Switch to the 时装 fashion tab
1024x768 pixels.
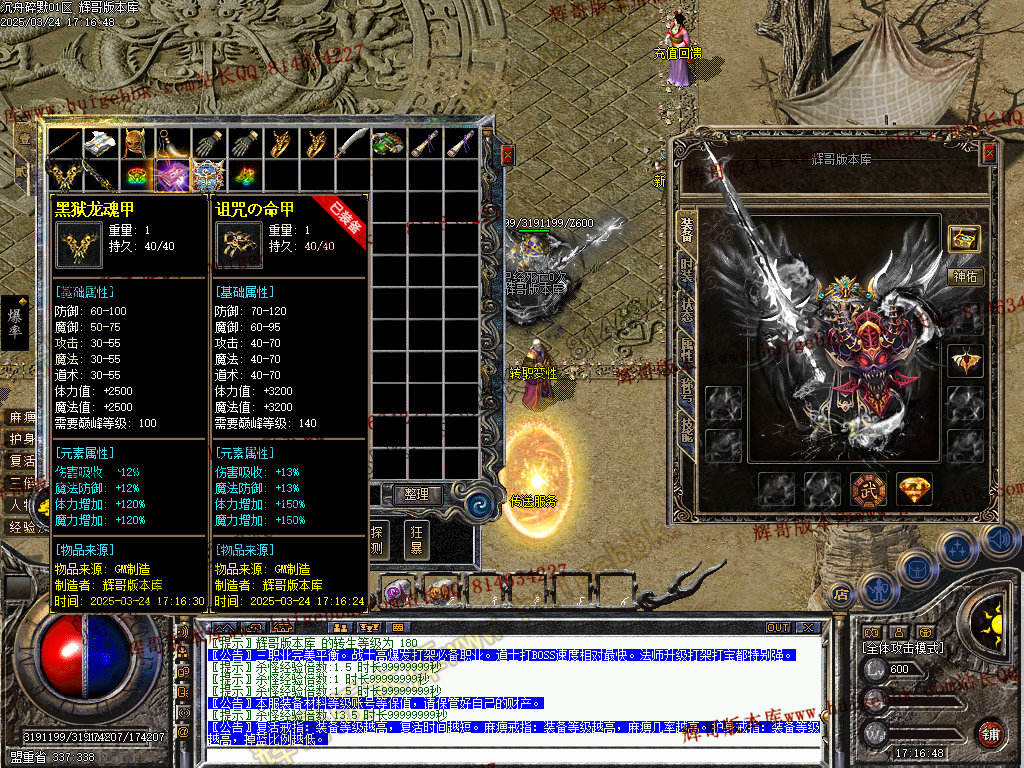coord(687,268)
